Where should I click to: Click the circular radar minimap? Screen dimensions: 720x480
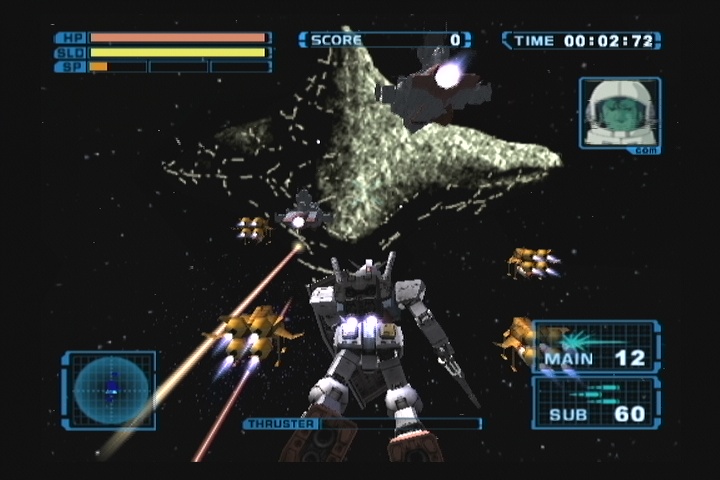pos(109,389)
